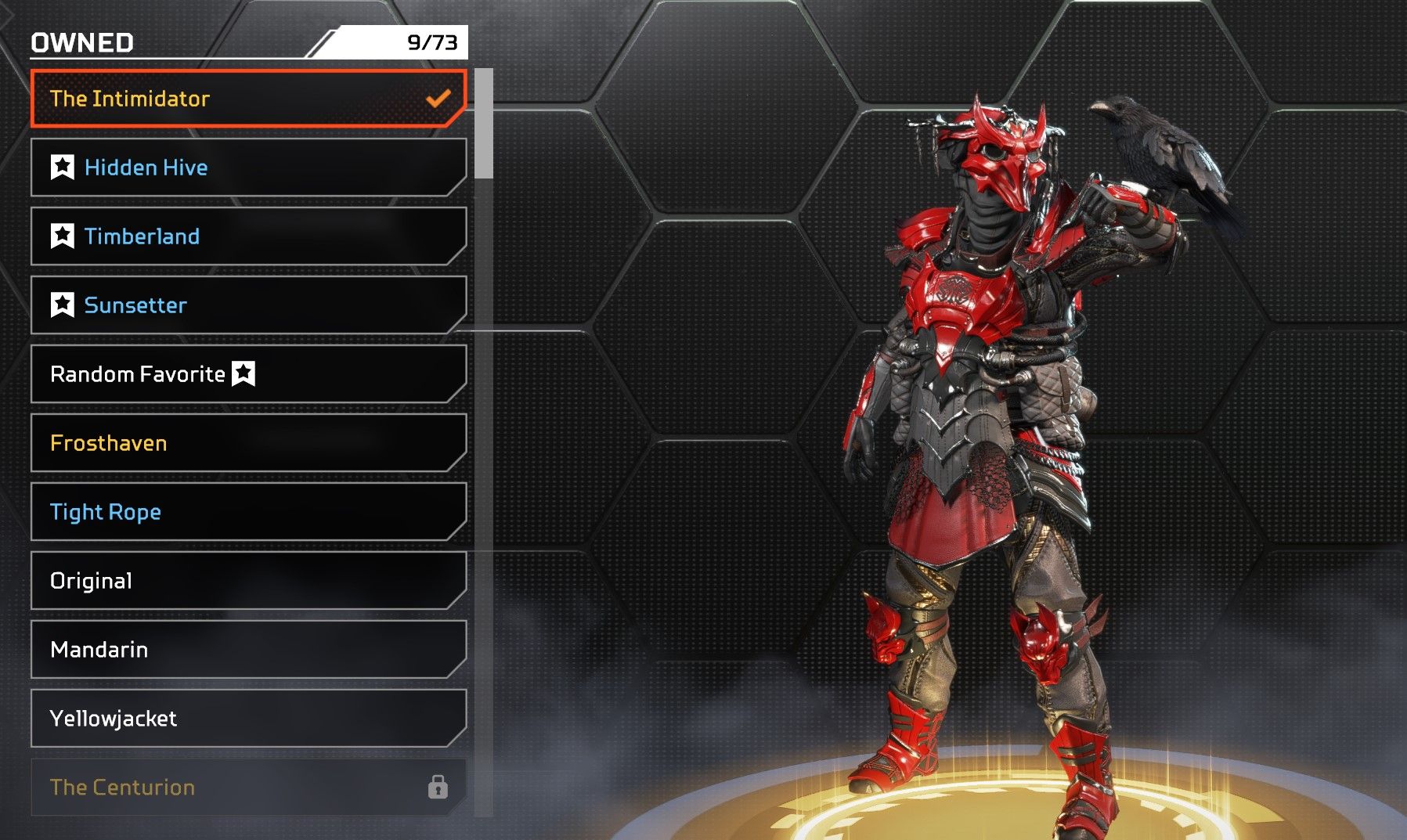Viewport: 1407px width, 840px height.
Task: Preview the locked Centurion skin
Action: tap(247, 788)
